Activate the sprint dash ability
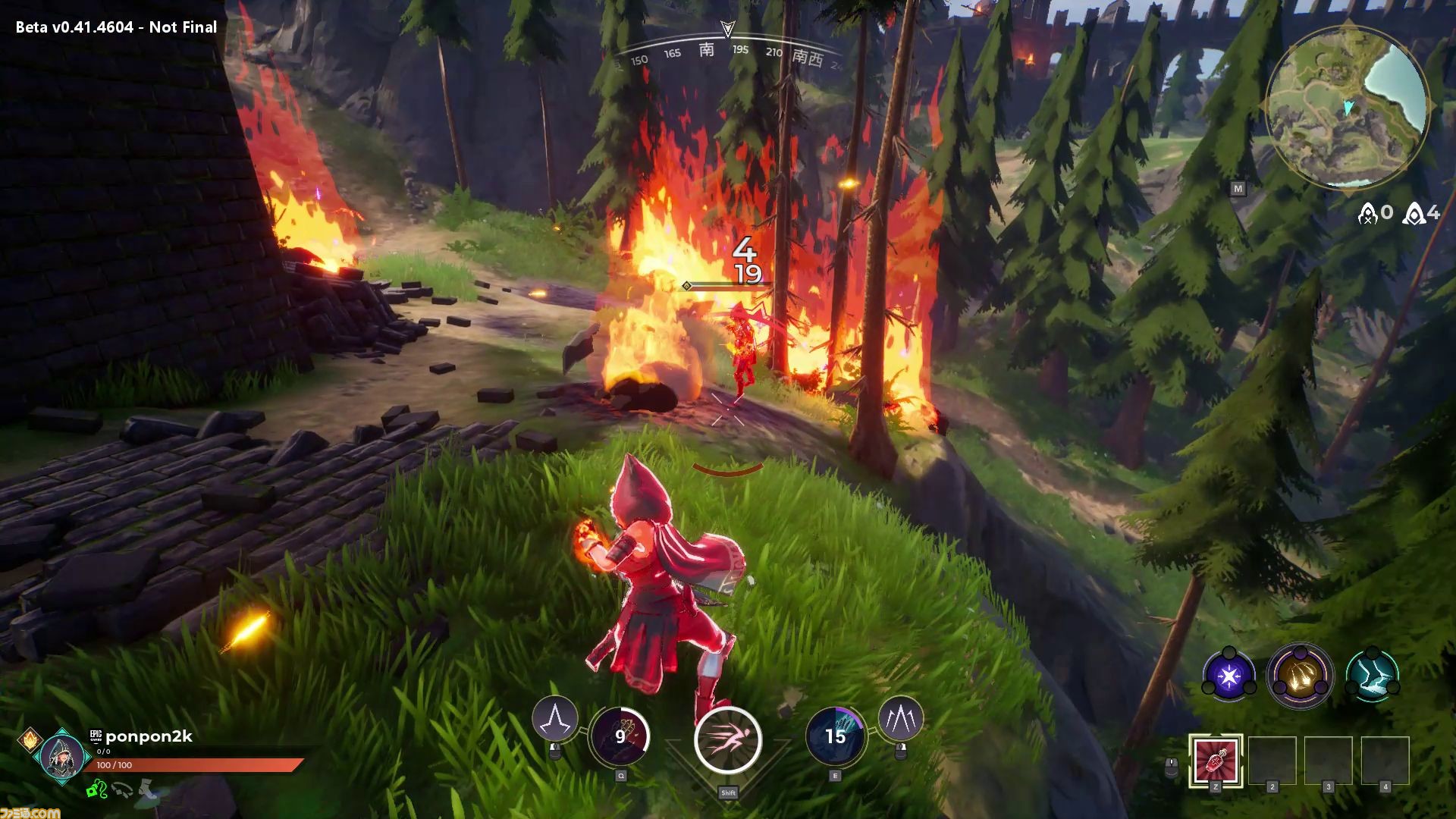Screen dimensions: 1456x819 [x=727, y=739]
